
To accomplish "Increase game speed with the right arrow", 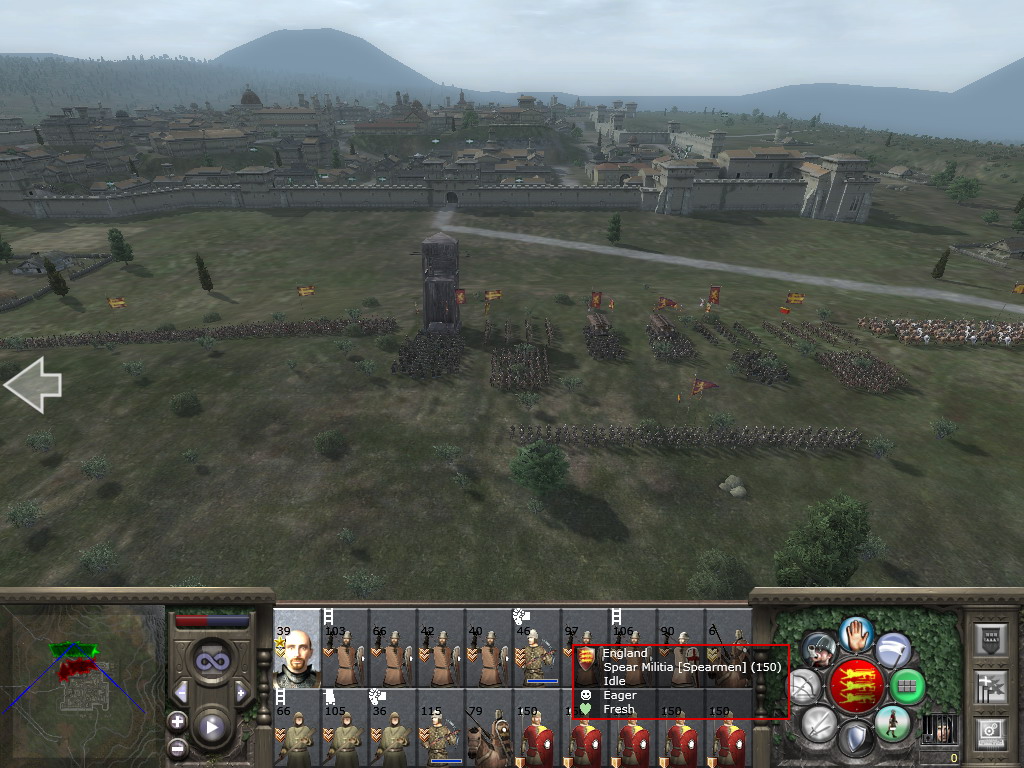I will [241, 692].
